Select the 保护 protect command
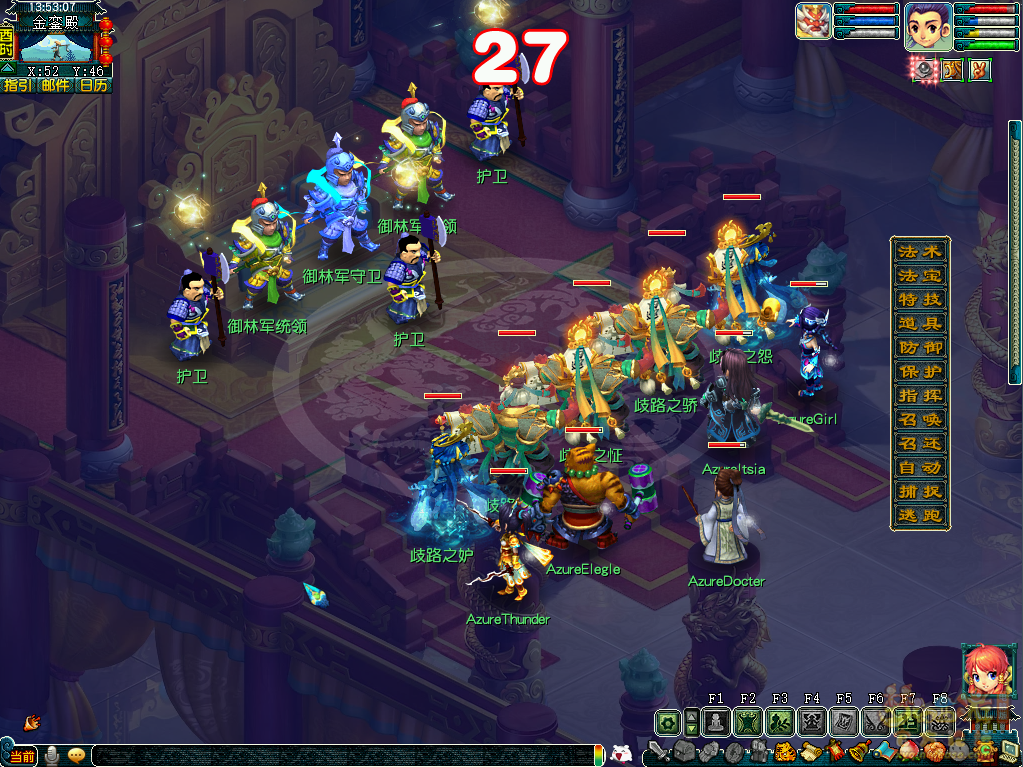Viewport: 1023px width, 767px height. pyautogui.click(x=920, y=372)
